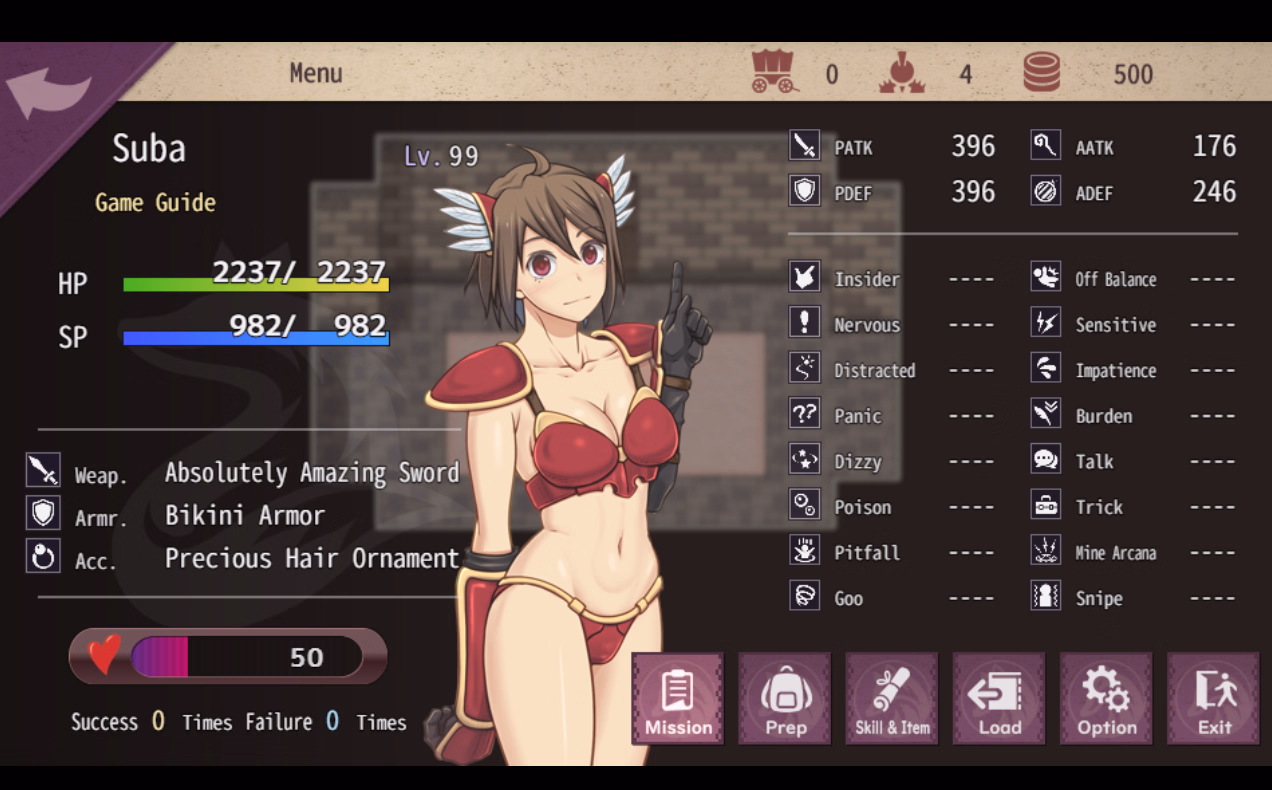Open the Option settings
Screen dimensions: 1272x790
1106,699
